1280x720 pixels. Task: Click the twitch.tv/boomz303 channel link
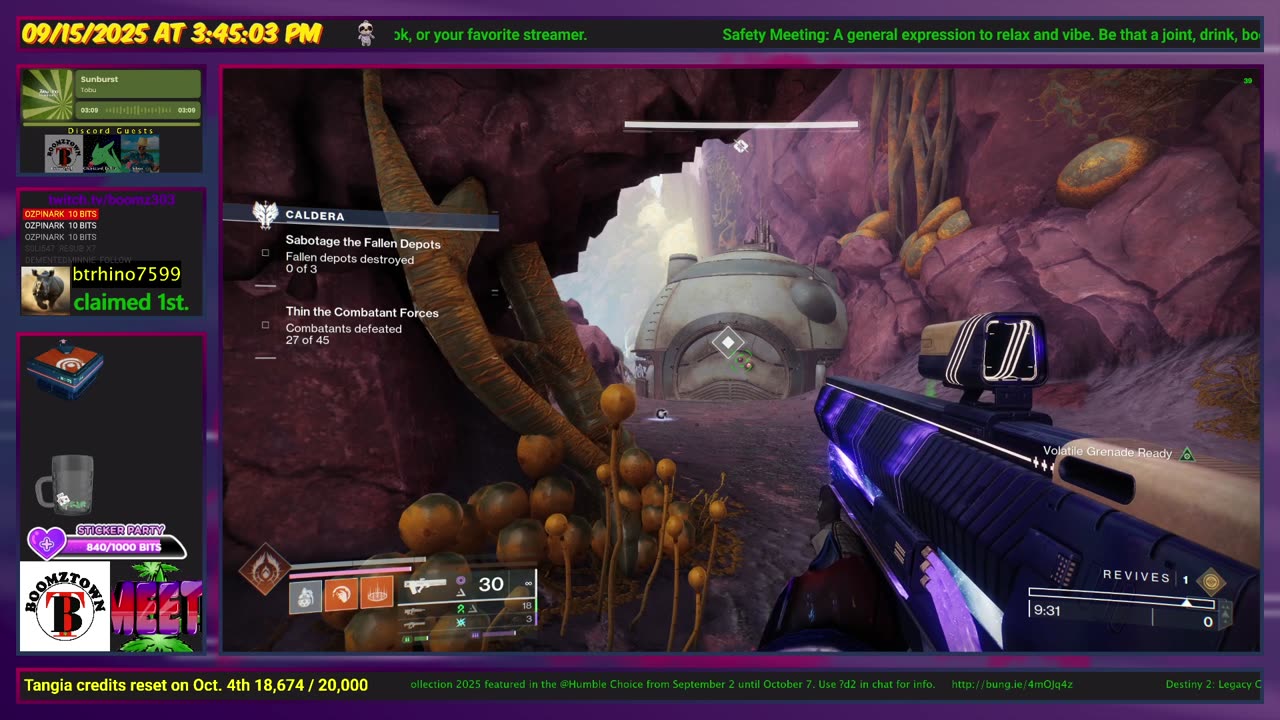pyautogui.click(x=110, y=200)
